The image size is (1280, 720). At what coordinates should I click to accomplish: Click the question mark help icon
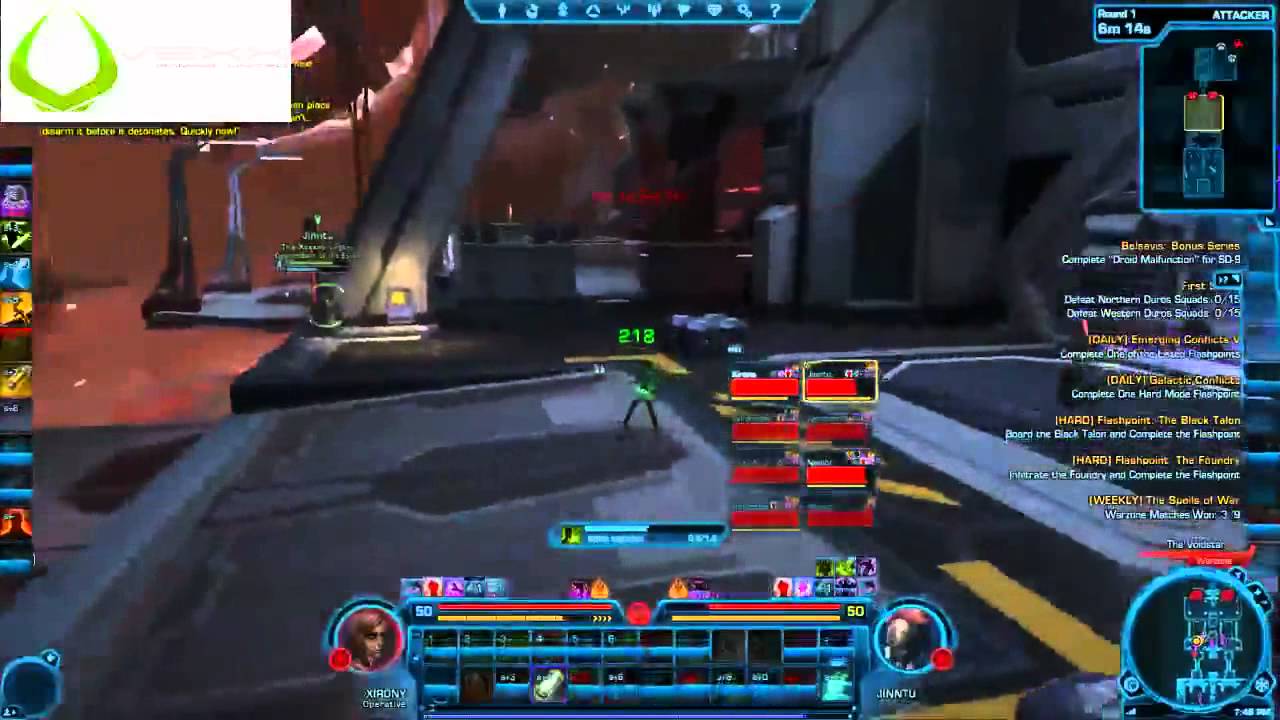[x=775, y=11]
